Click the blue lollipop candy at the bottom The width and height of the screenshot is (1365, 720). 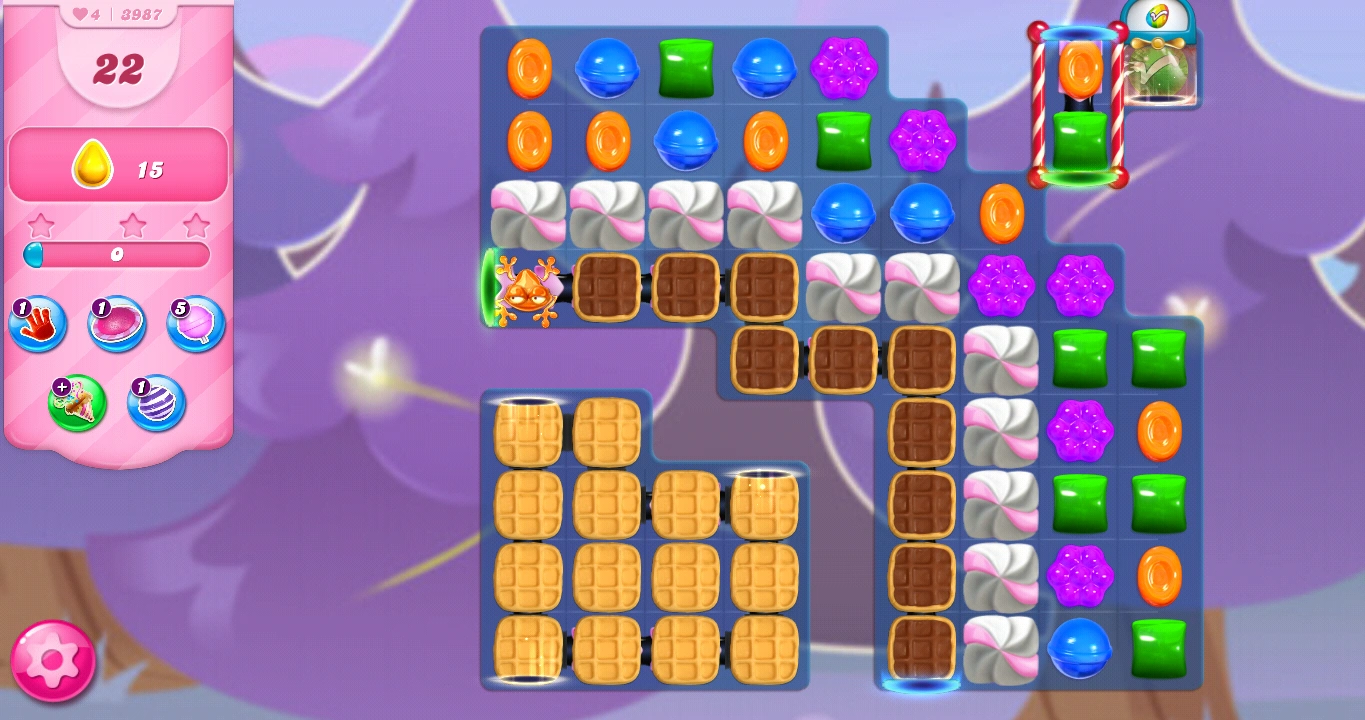(1080, 648)
